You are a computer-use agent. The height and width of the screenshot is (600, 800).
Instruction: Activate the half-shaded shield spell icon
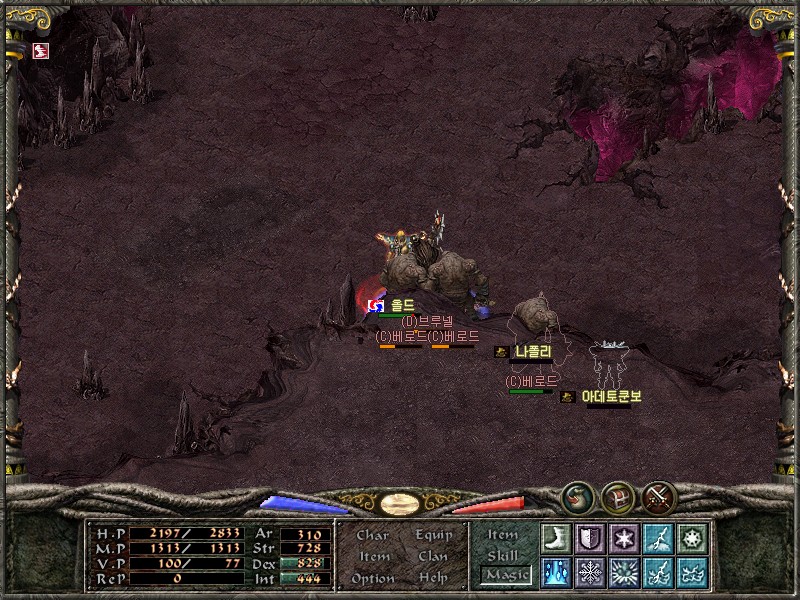589,538
